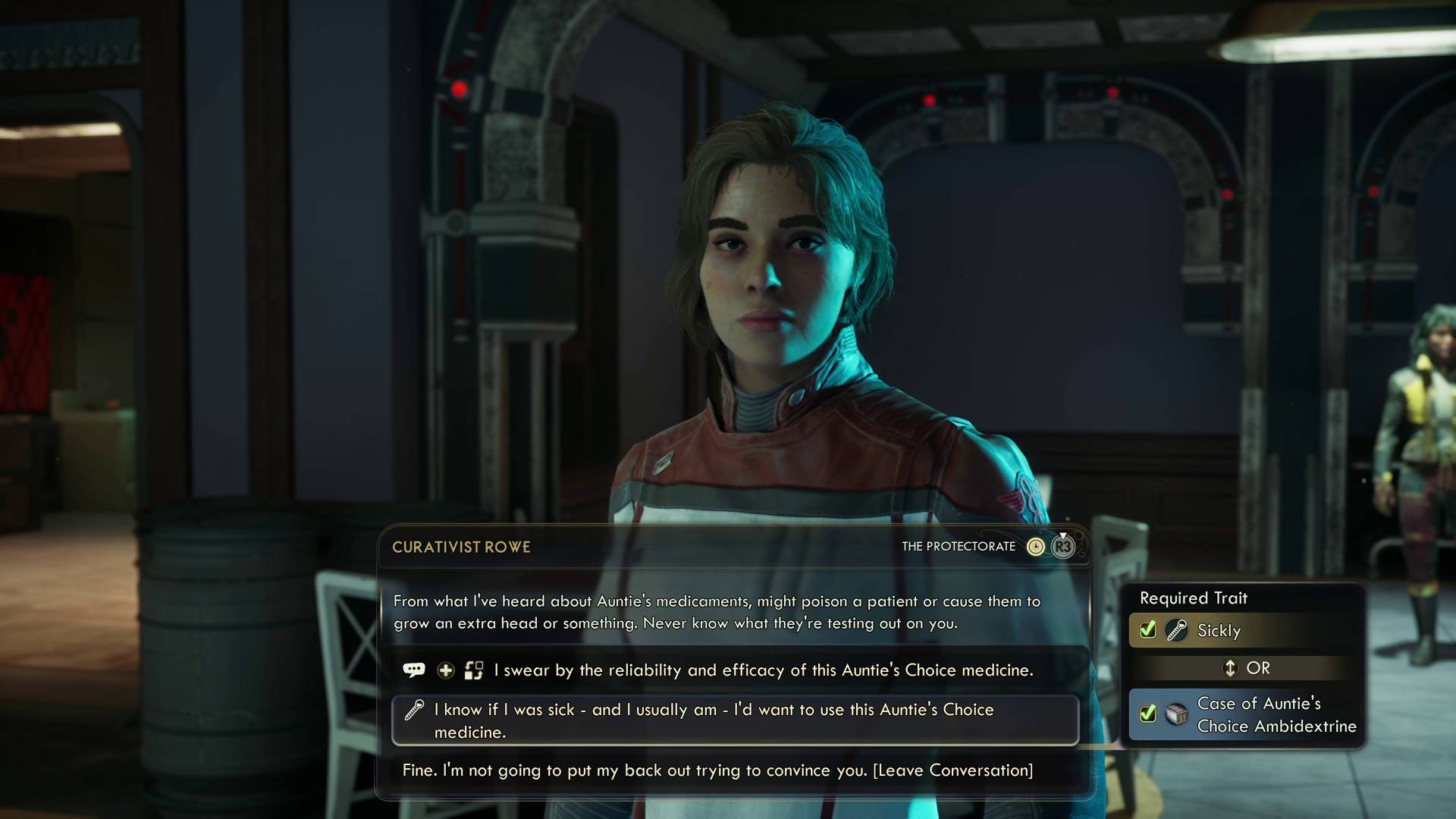This screenshot has width=1456, height=819.
Task: Click the Sickly trait thermometer icon
Action: (x=1176, y=631)
